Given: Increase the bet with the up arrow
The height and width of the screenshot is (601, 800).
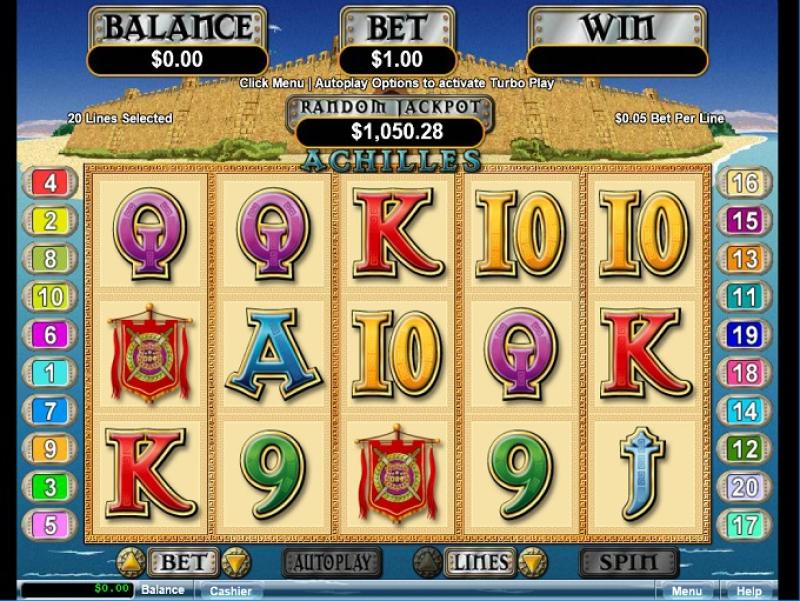Looking at the screenshot, I should pyautogui.click(x=130, y=562).
